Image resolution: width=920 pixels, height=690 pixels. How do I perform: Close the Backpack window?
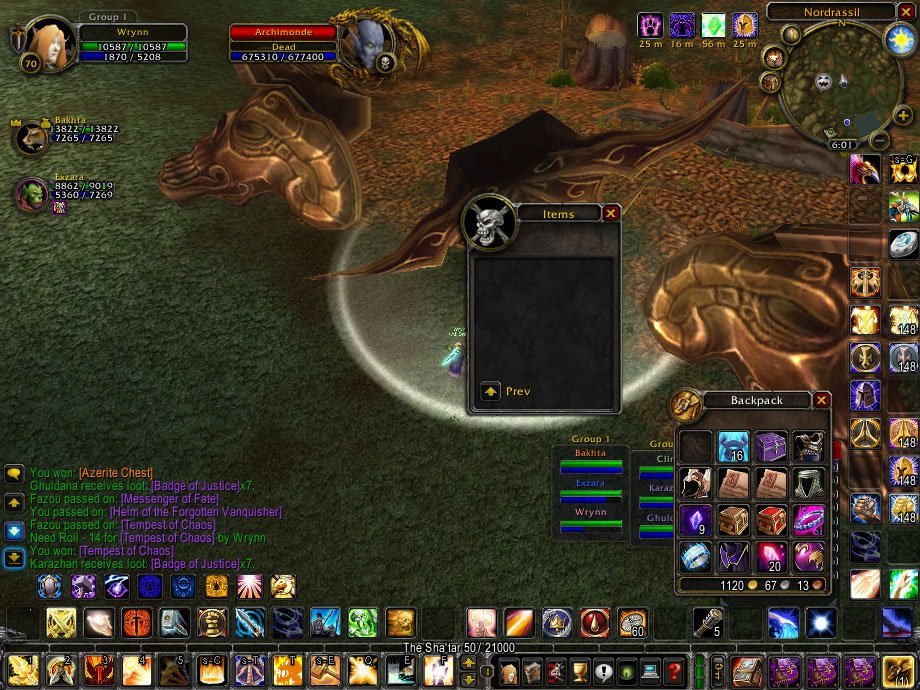point(822,400)
